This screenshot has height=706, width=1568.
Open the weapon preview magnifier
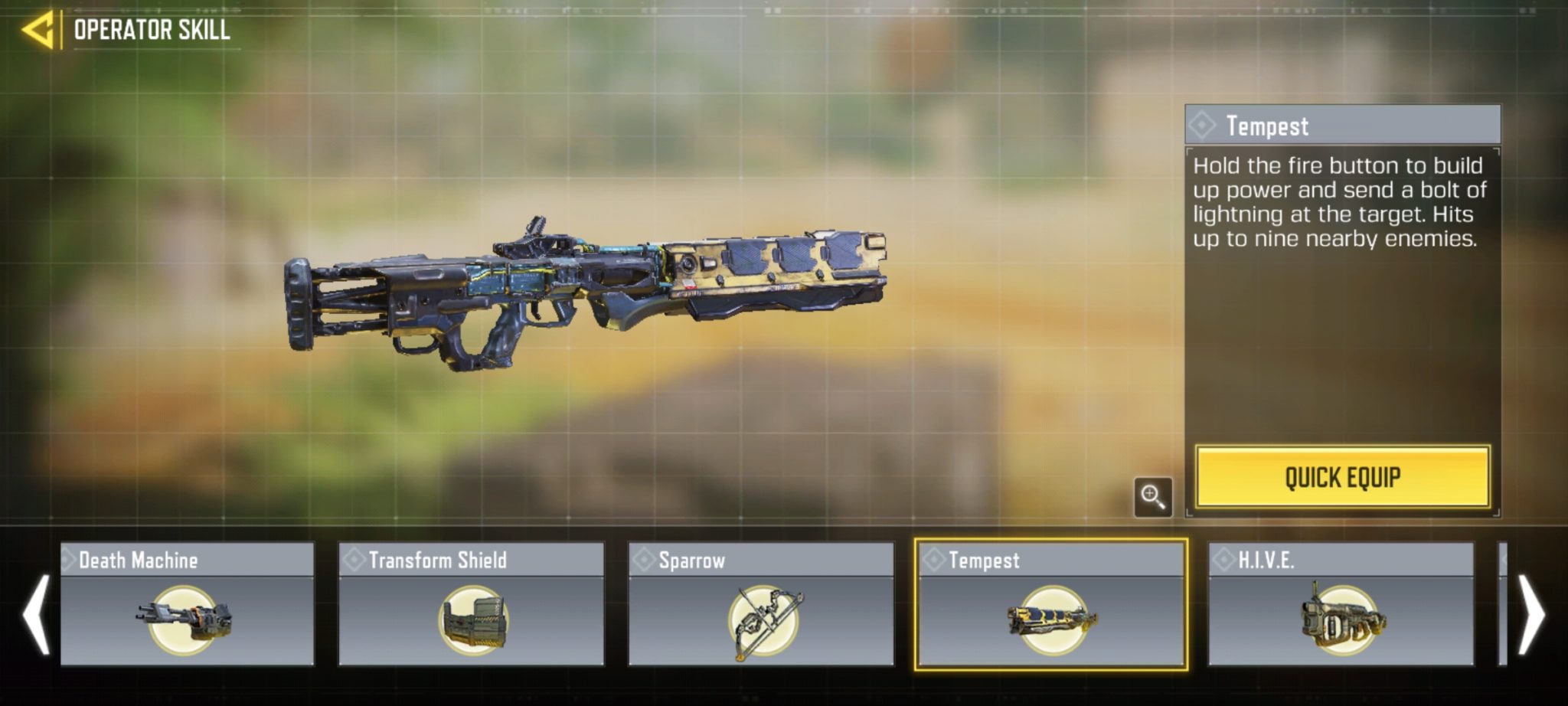pos(1153,498)
